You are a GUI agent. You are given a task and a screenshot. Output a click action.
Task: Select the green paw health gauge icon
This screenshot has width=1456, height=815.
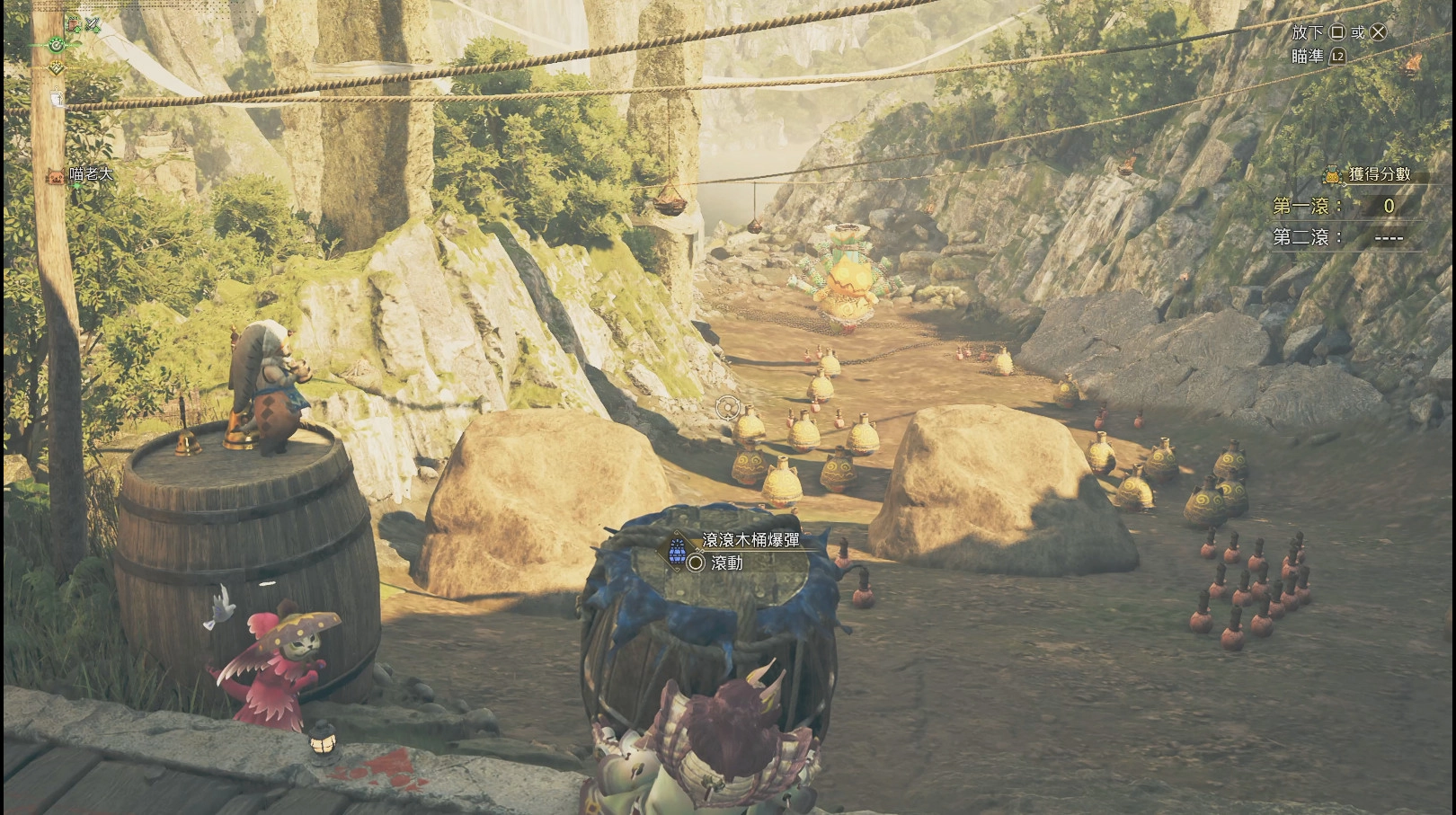coord(57,43)
